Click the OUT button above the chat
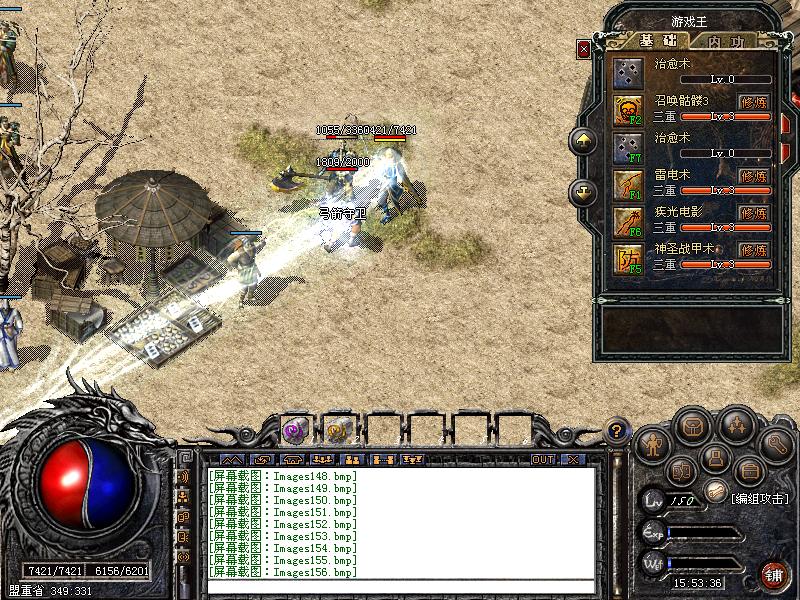The image size is (800, 600). tap(542, 459)
